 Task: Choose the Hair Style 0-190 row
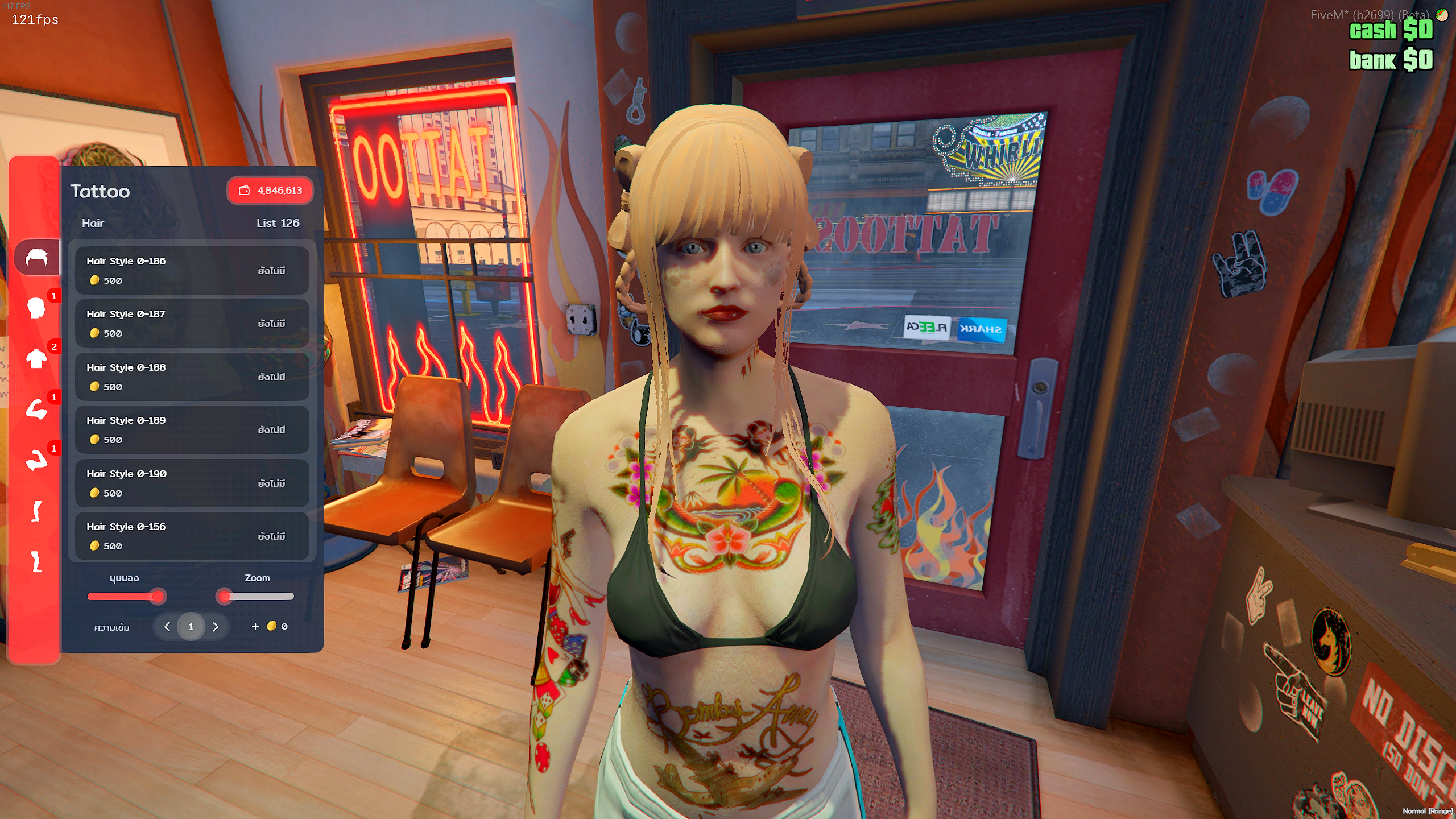(x=192, y=483)
